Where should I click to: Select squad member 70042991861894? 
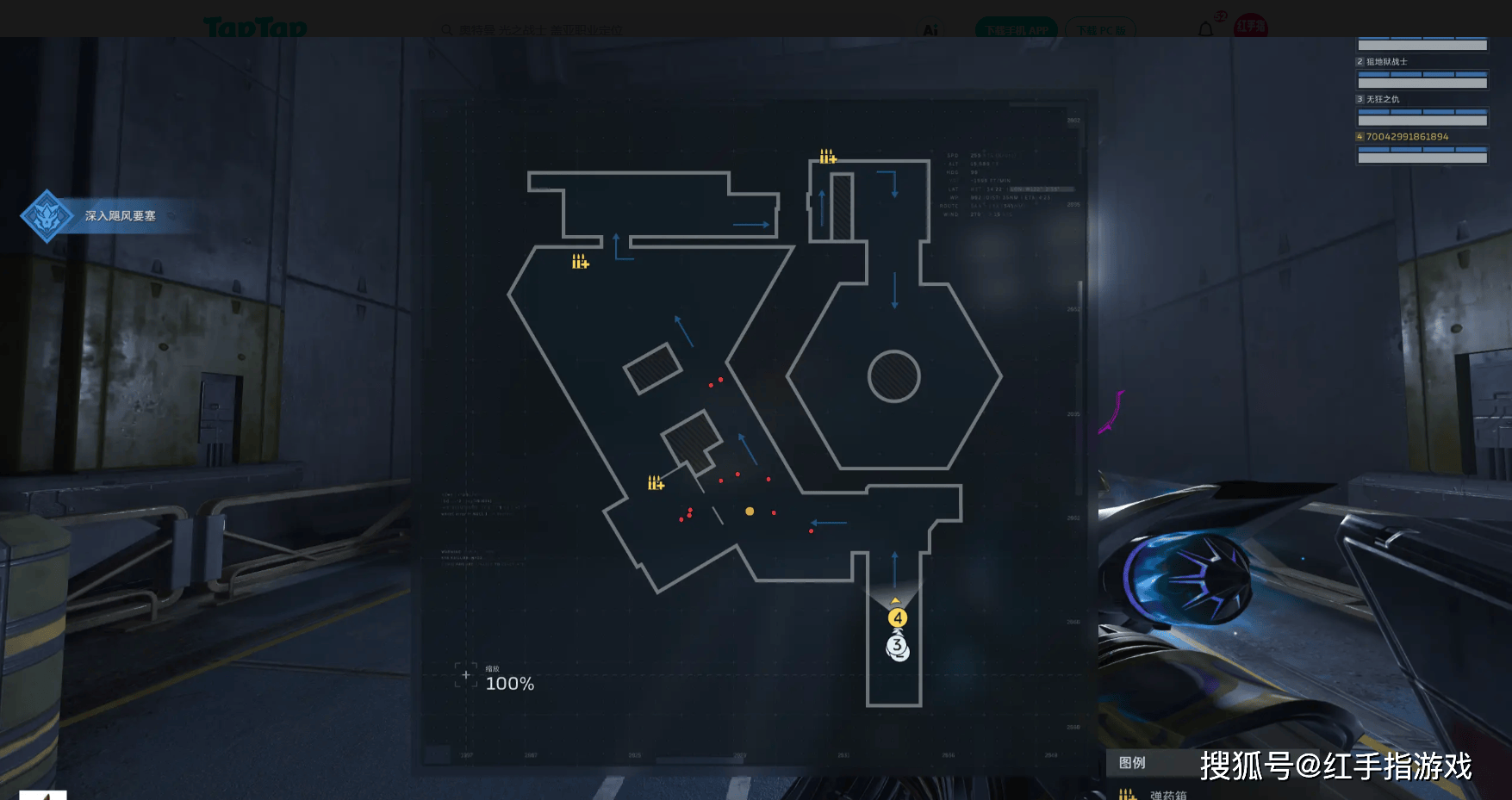pyautogui.click(x=1407, y=137)
